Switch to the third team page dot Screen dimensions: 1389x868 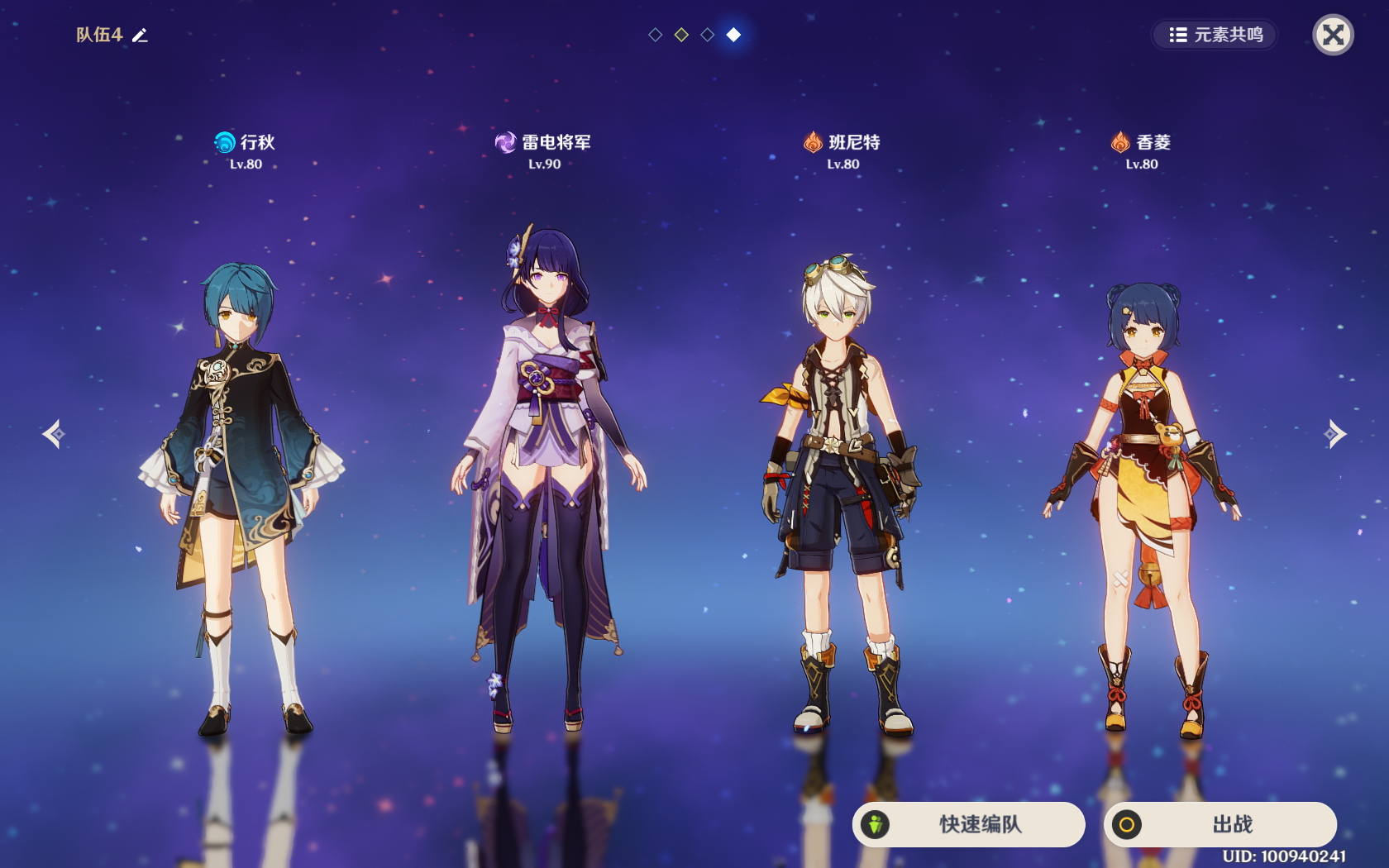point(708,35)
